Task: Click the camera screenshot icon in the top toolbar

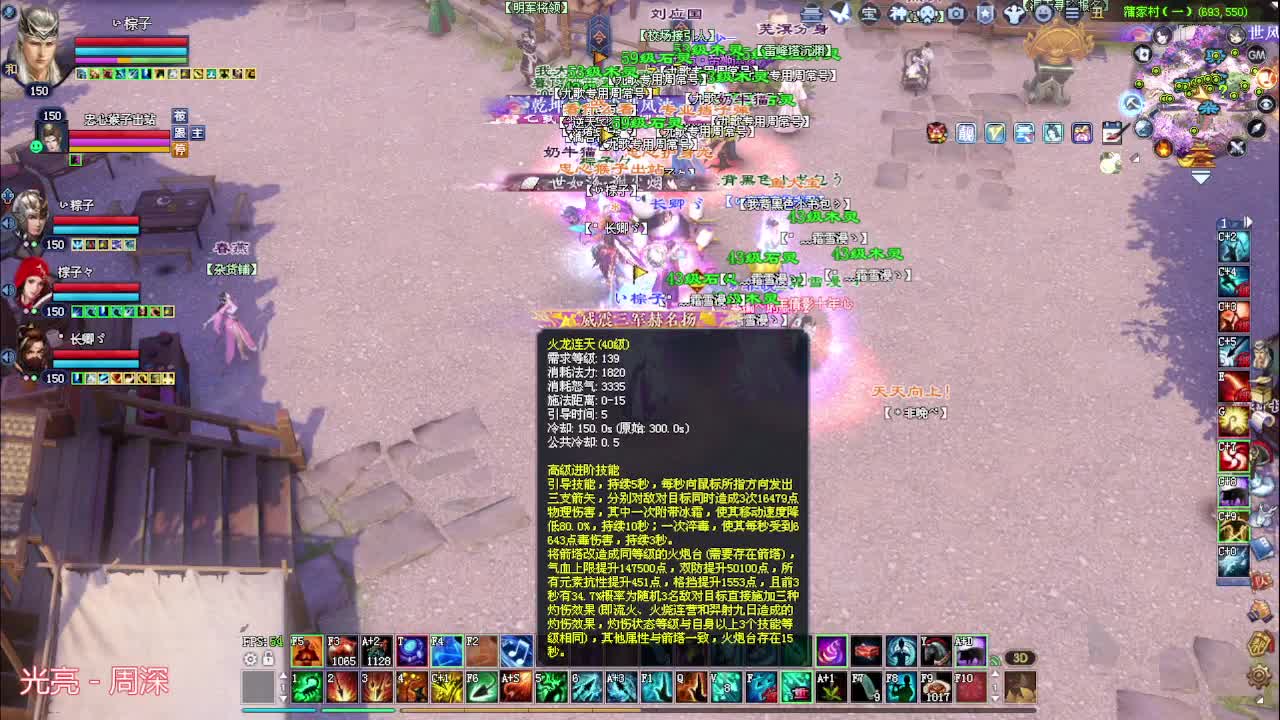Action: click(955, 14)
